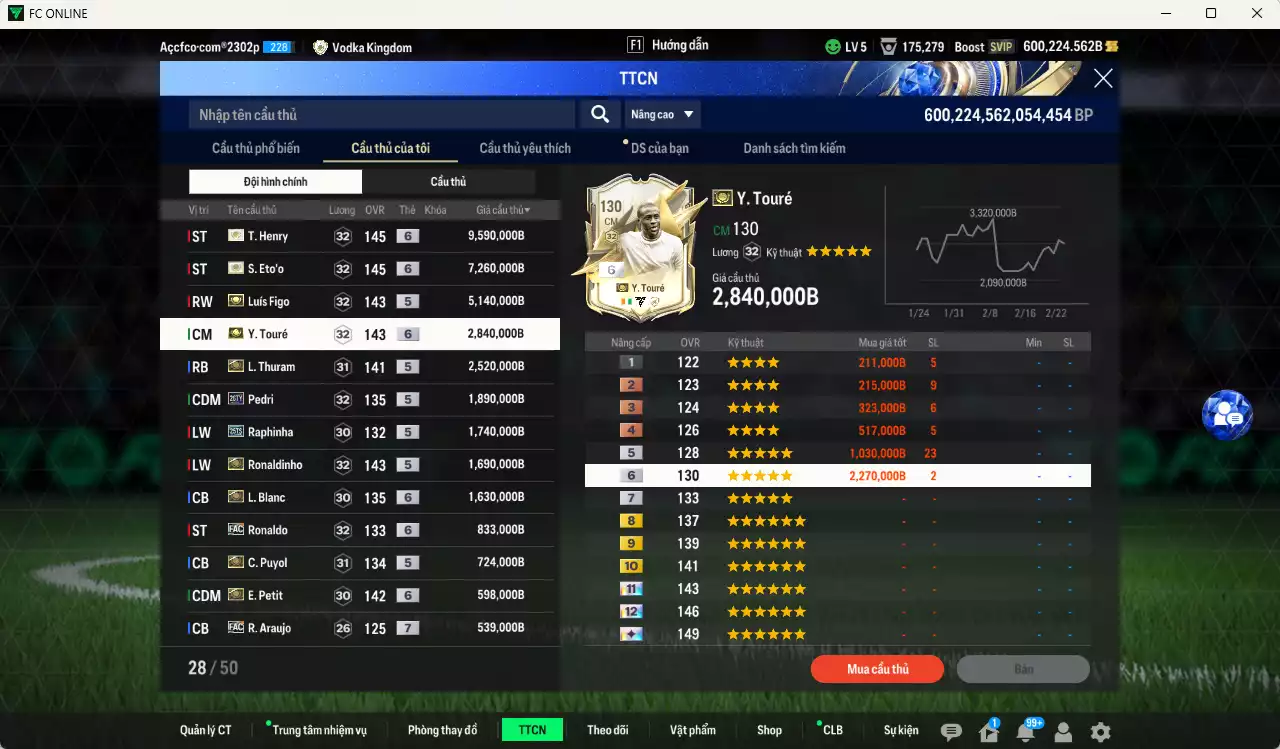Open Shop in the bottom navigation

[769, 729]
